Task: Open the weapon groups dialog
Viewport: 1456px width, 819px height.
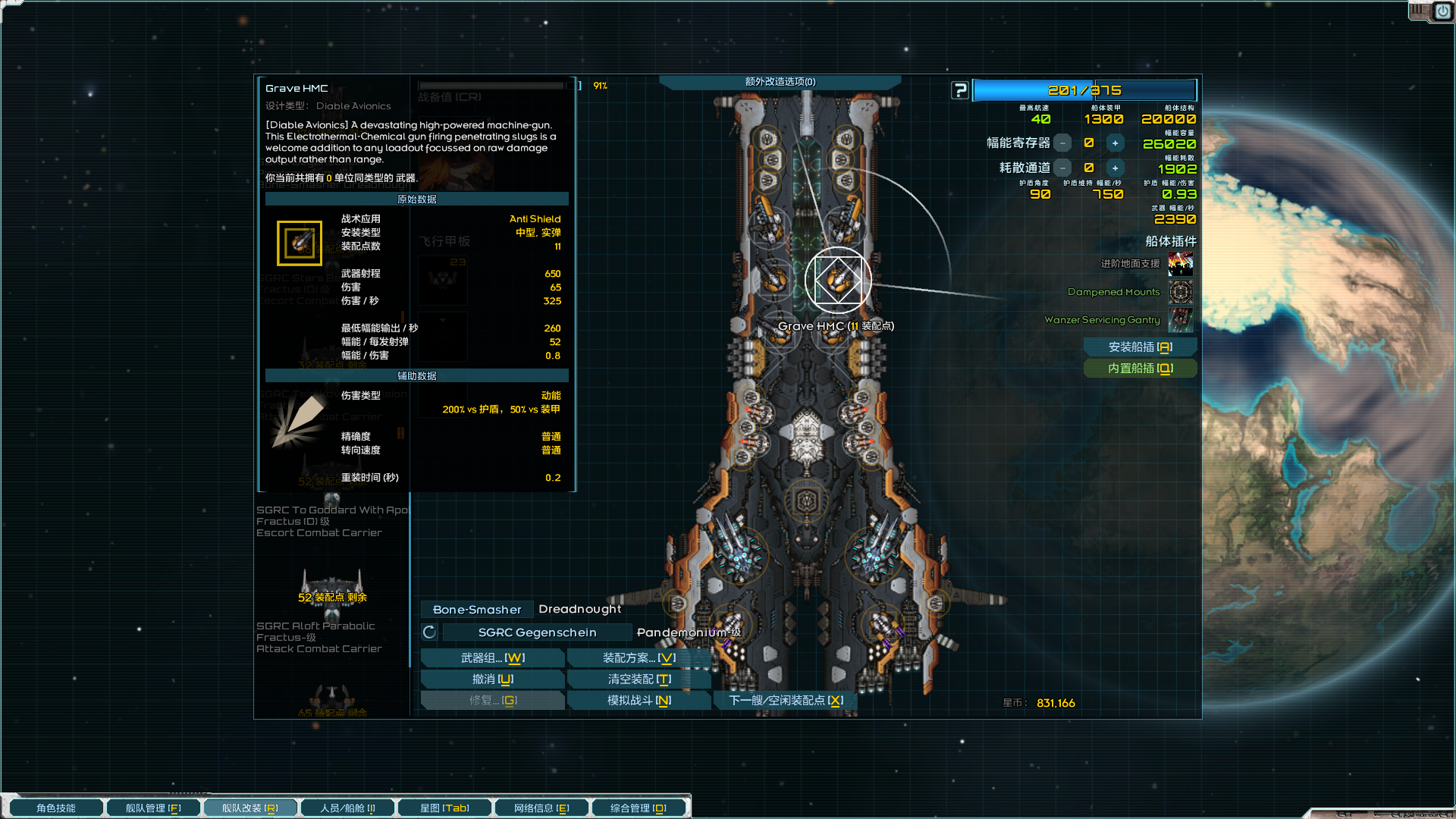Action: tap(492, 658)
